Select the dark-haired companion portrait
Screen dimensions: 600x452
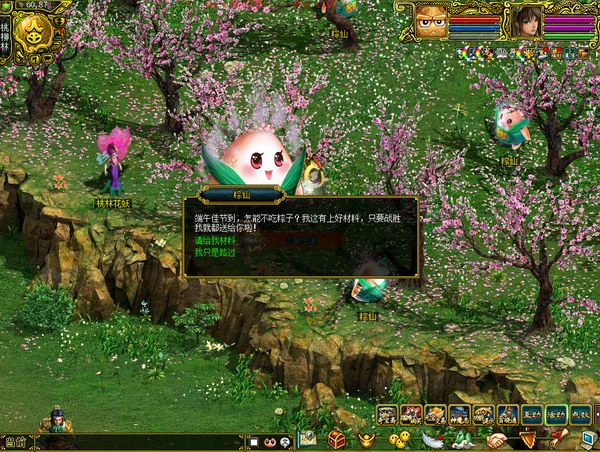tap(526, 20)
